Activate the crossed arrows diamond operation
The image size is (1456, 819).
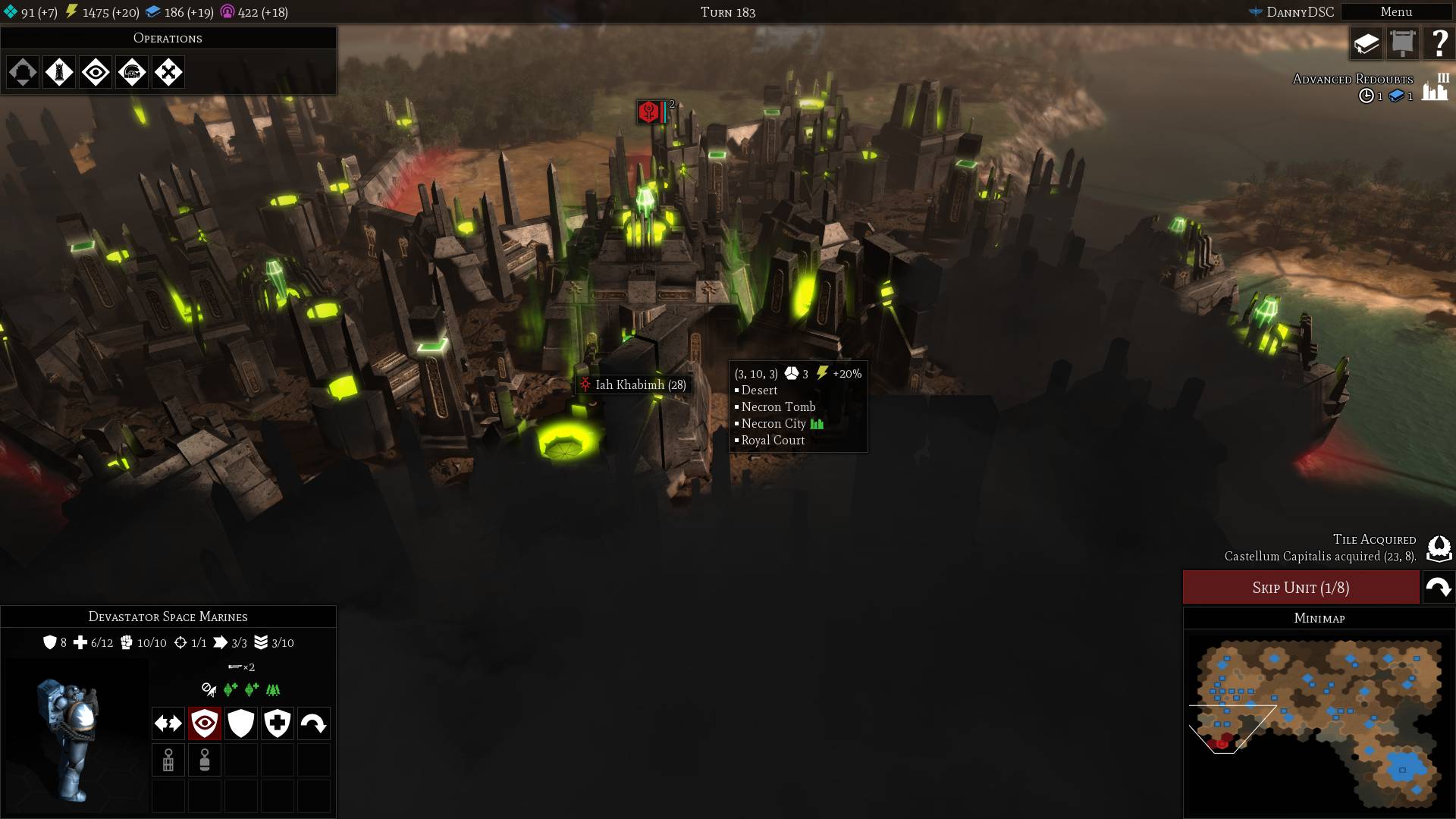pyautogui.click(x=168, y=73)
